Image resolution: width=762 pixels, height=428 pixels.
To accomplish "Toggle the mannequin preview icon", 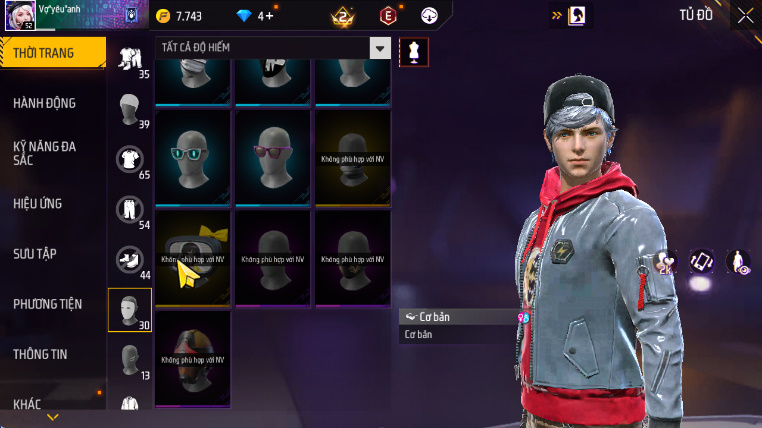I will pyautogui.click(x=413, y=52).
